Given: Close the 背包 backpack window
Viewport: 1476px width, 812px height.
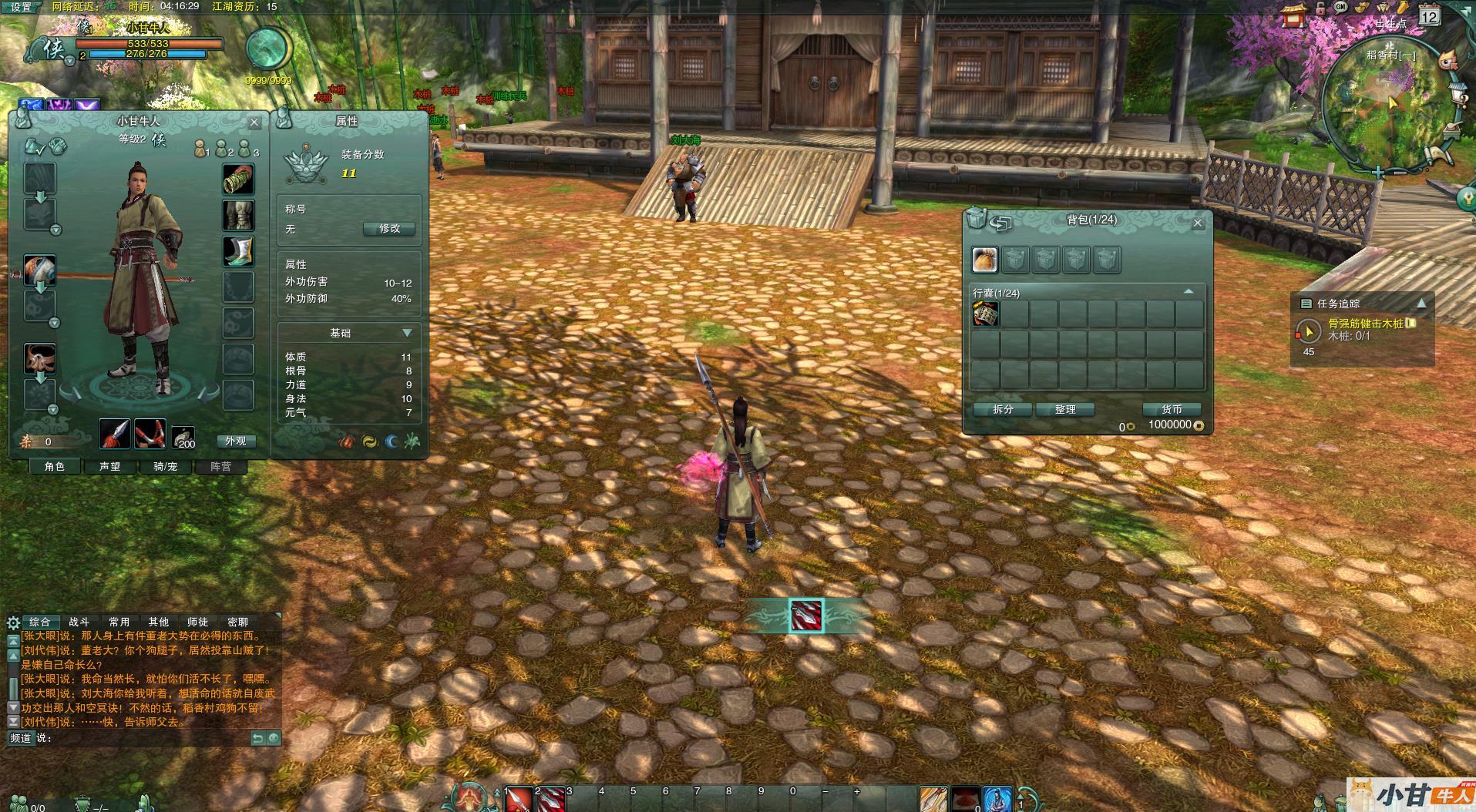Looking at the screenshot, I should [x=1197, y=223].
